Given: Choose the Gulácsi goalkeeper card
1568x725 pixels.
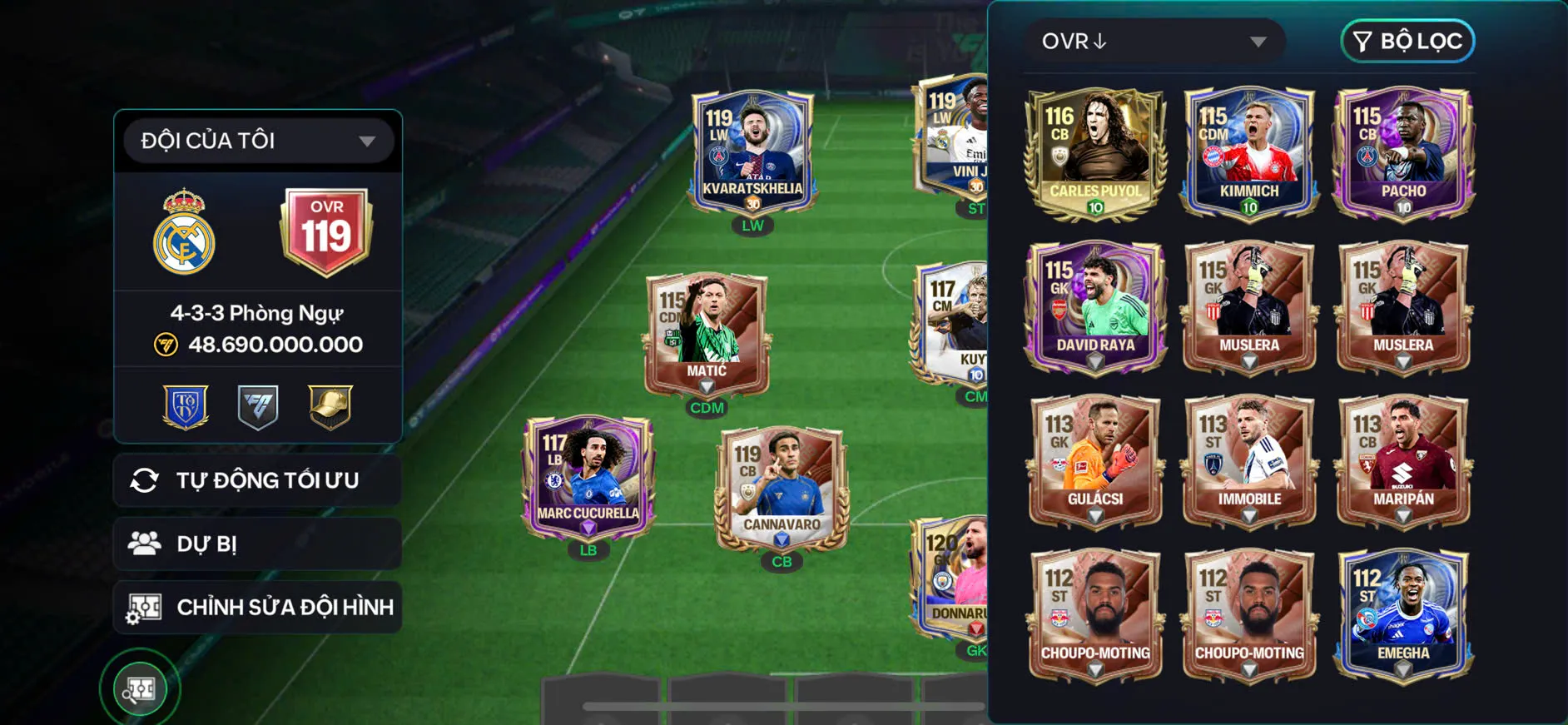Looking at the screenshot, I should (x=1095, y=461).
